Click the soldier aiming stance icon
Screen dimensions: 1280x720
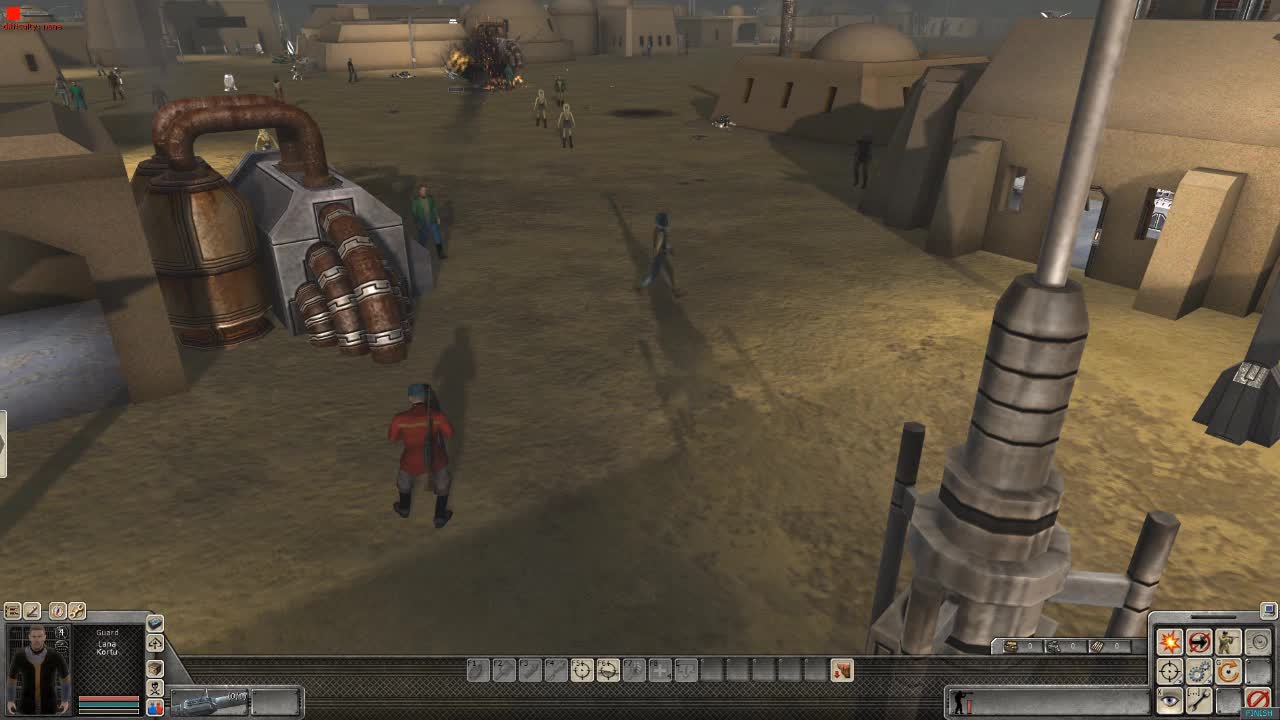pos(1228,639)
